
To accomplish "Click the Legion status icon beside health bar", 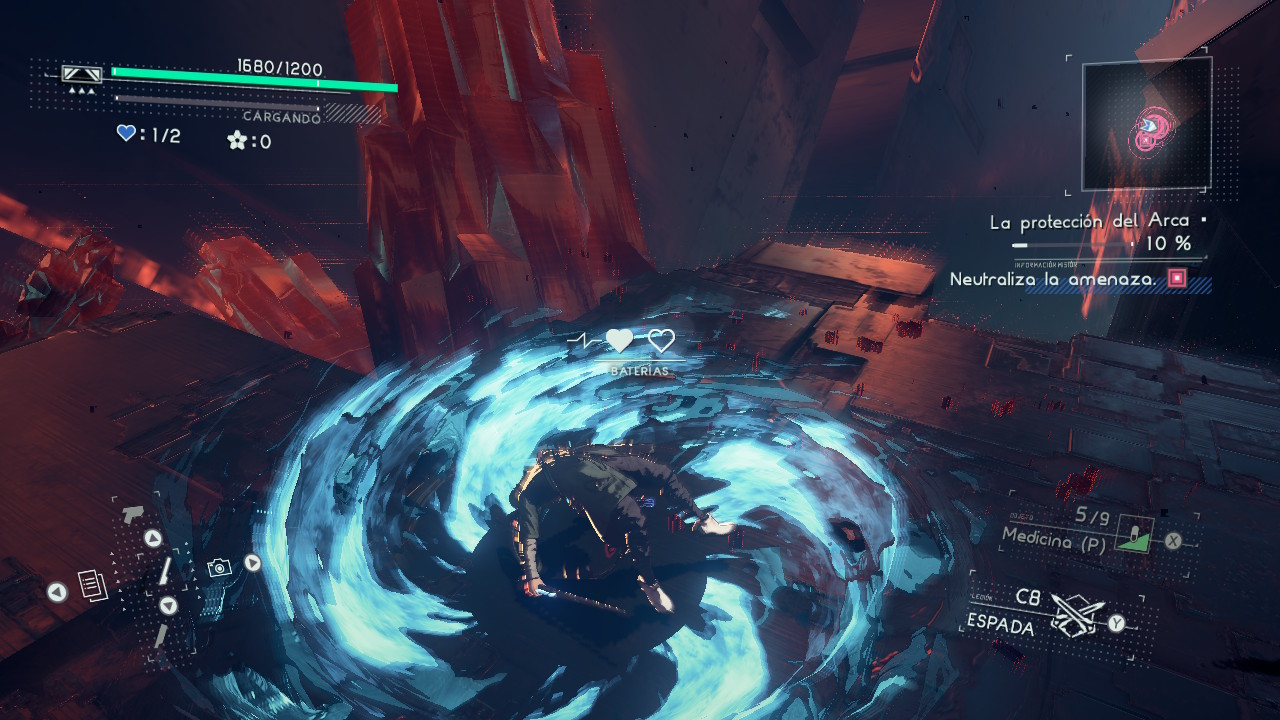I will coord(82,74).
